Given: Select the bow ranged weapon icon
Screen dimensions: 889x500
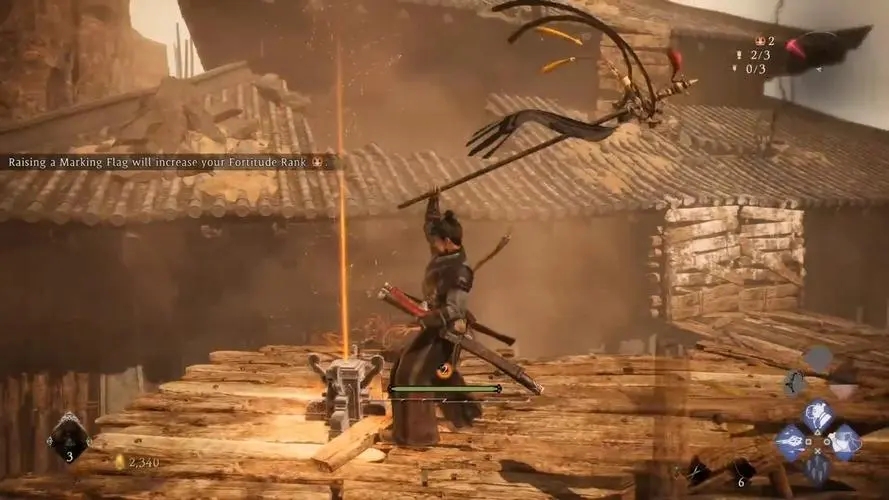Looking at the screenshot, I should (796, 383).
